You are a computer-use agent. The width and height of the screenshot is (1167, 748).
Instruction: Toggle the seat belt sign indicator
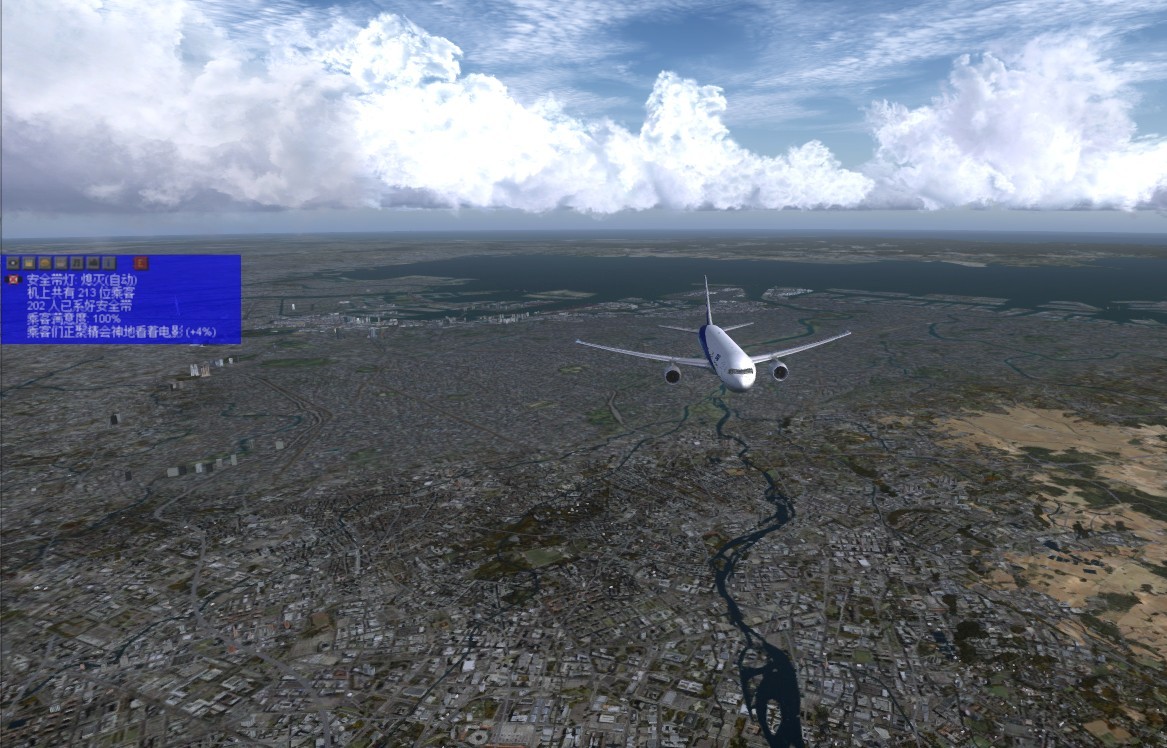pyautogui.click(x=13, y=279)
